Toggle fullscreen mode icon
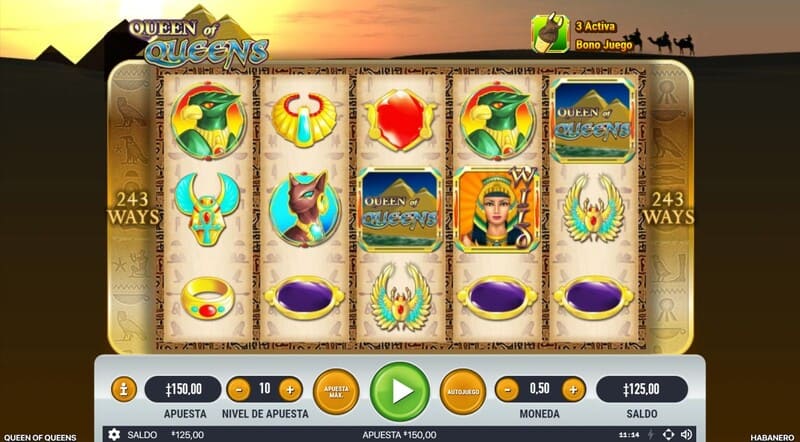 click(669, 435)
